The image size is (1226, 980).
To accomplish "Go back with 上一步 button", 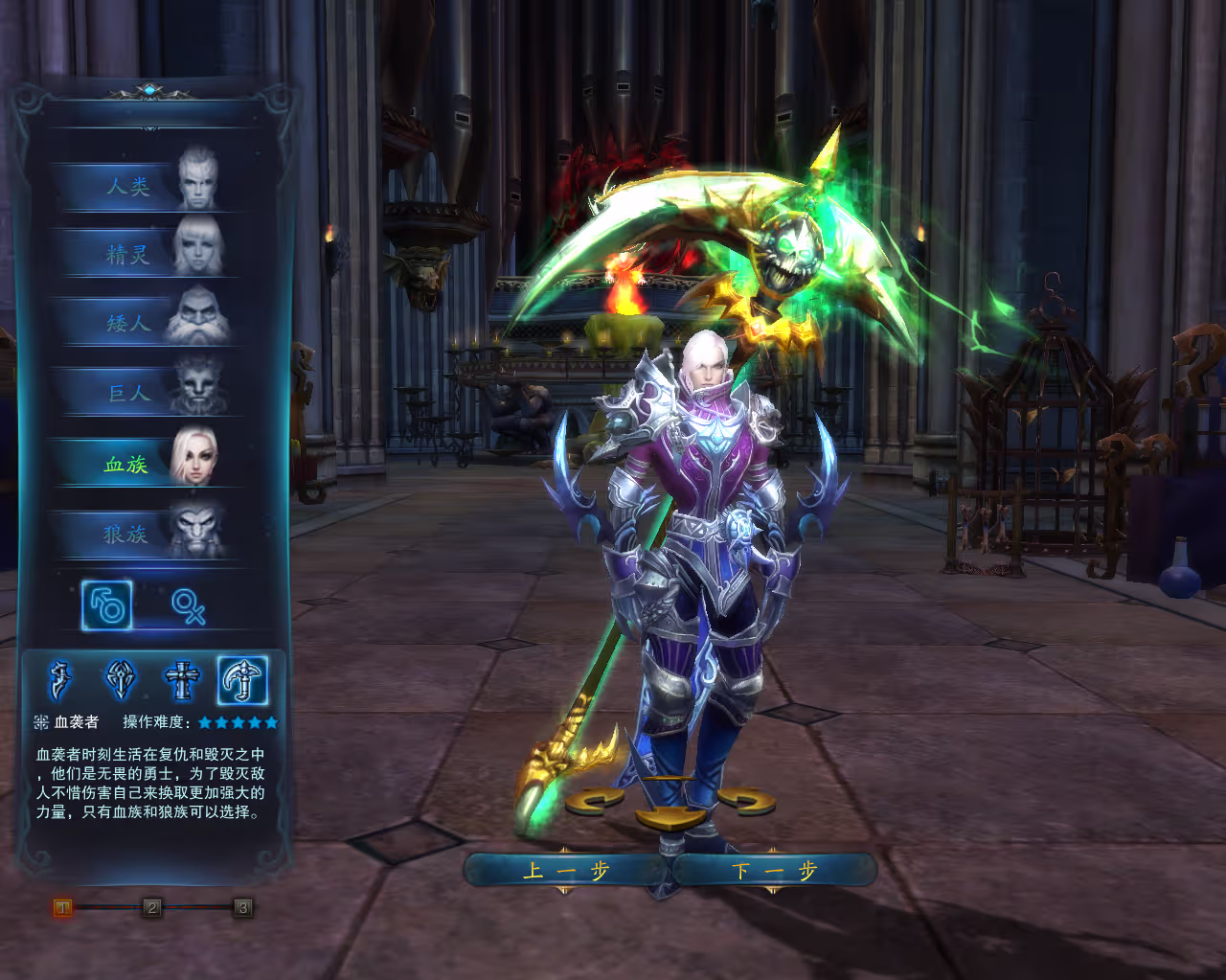I will pos(566,871).
